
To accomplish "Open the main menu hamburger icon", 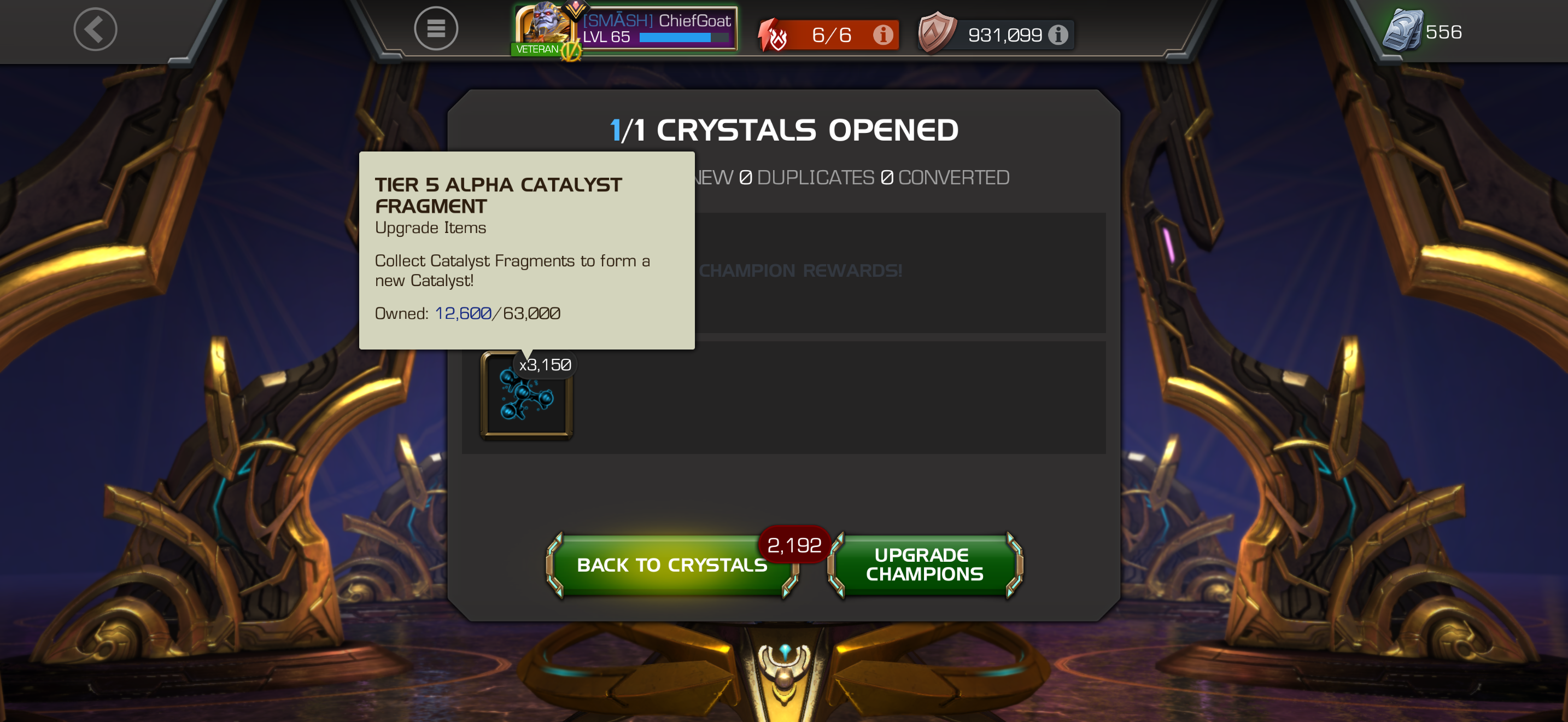I will [436, 28].
